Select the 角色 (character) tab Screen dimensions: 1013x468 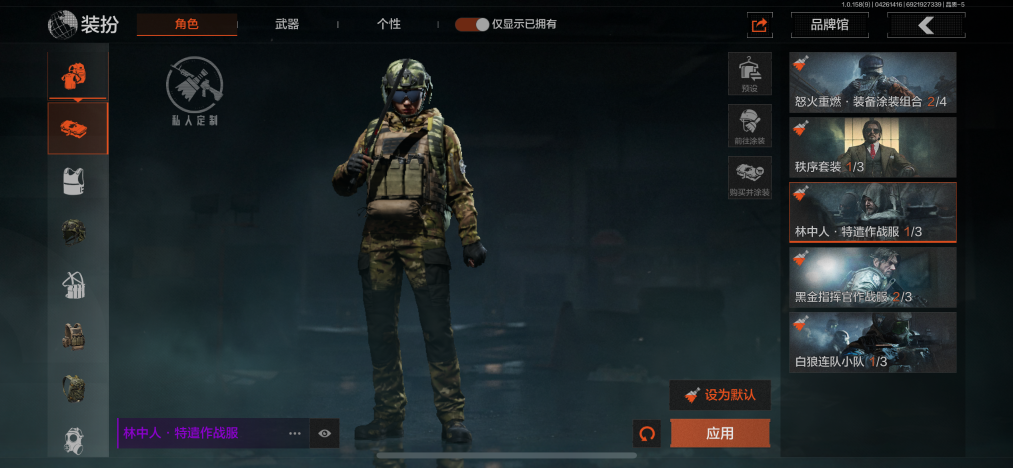(187, 24)
